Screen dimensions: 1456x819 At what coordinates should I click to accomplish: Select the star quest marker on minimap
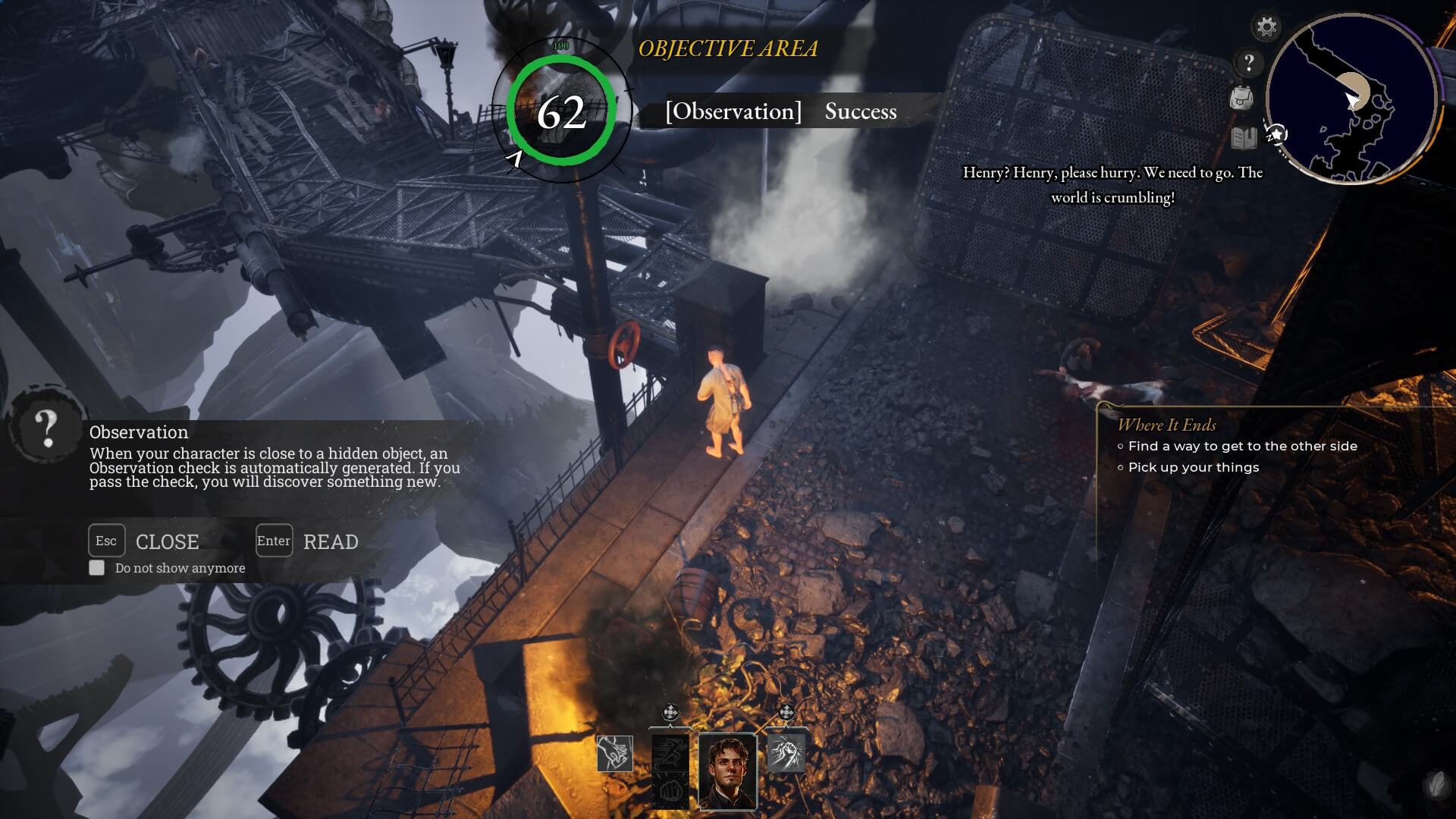(x=1277, y=135)
